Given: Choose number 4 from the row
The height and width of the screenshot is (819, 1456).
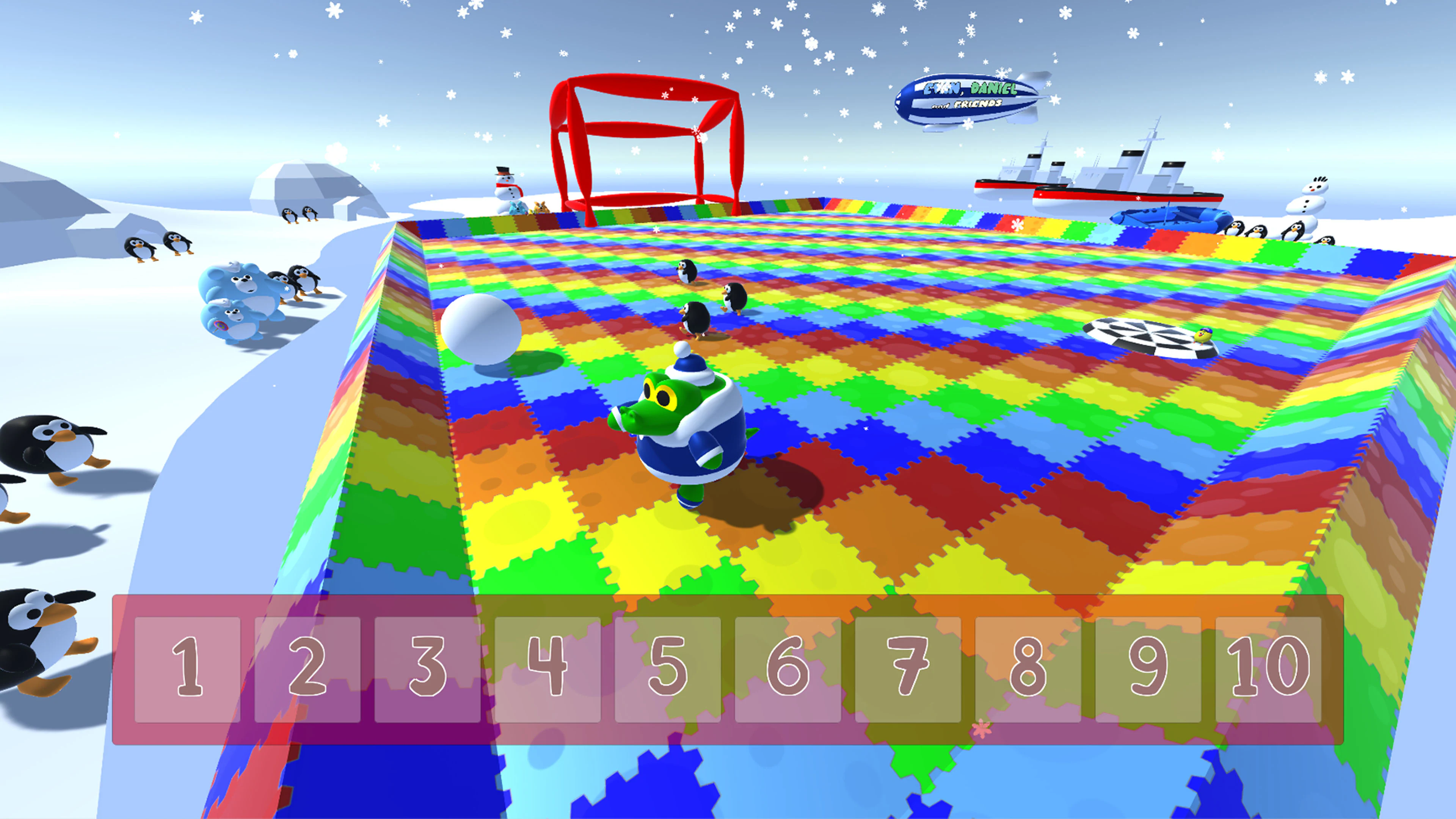Looking at the screenshot, I should [x=547, y=673].
